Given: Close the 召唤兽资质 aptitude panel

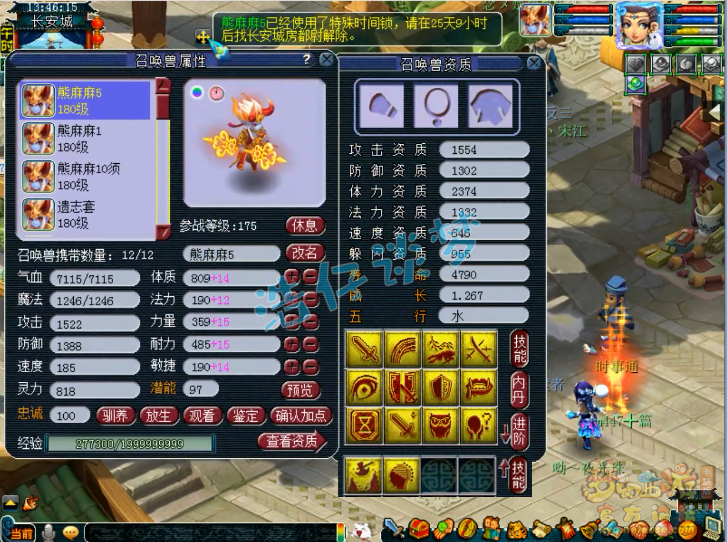Looking at the screenshot, I should click(533, 63).
